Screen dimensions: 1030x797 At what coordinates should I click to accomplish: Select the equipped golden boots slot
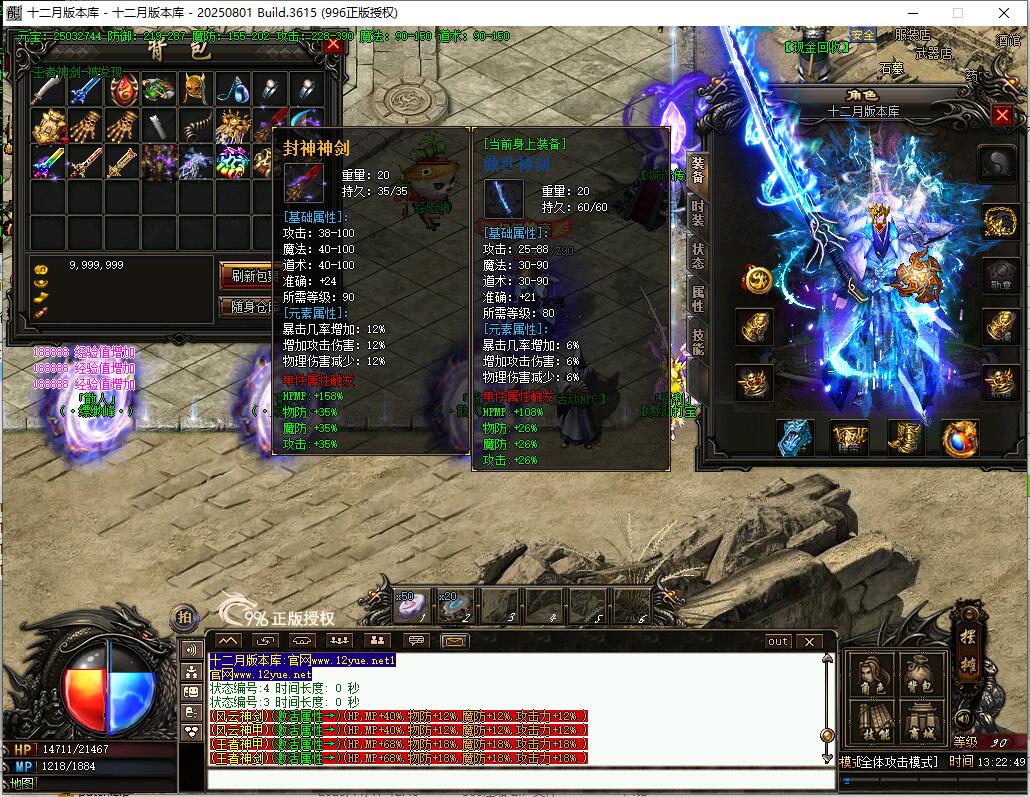click(x=907, y=437)
